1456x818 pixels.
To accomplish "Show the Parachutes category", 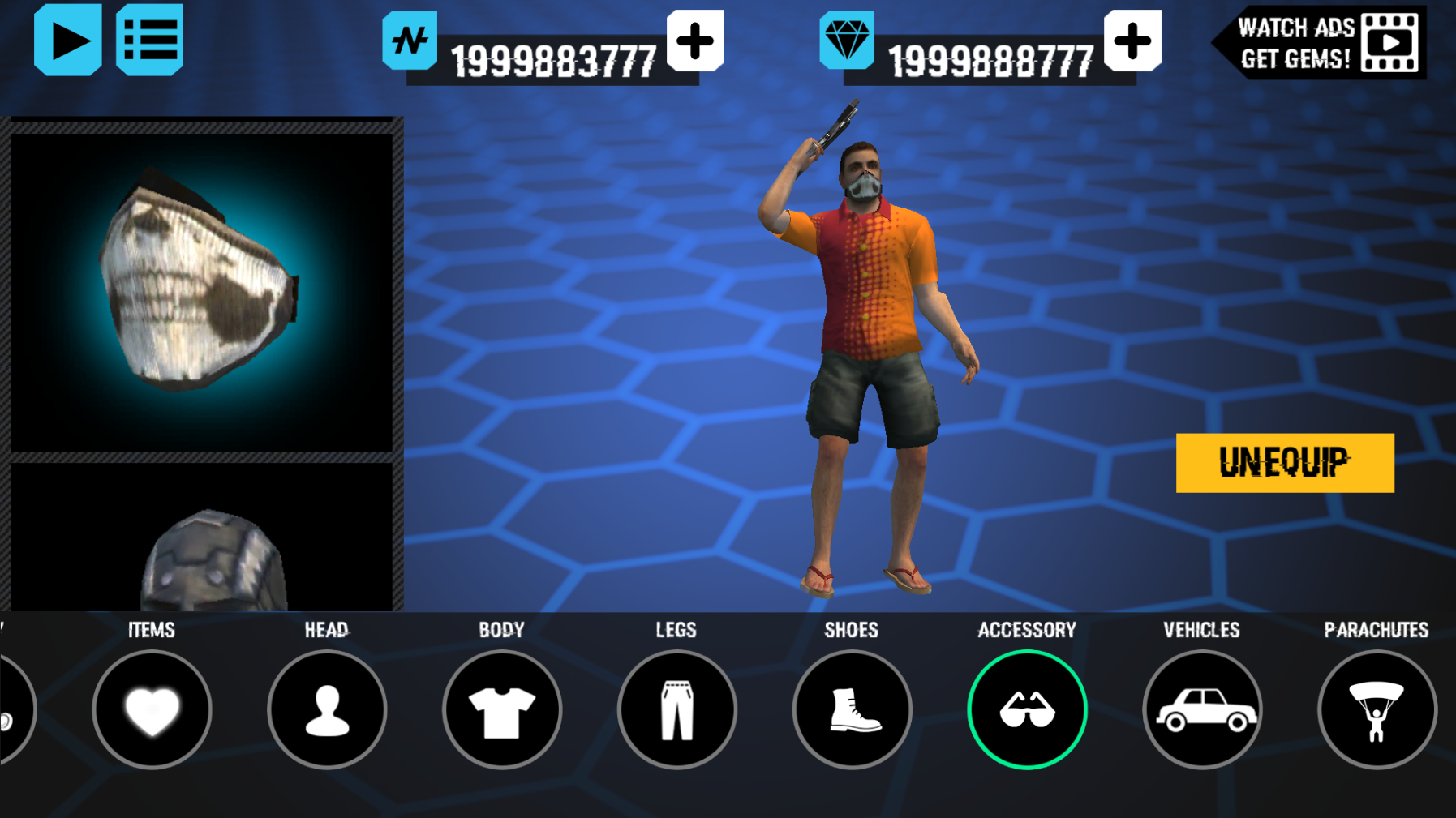I will point(1377,709).
